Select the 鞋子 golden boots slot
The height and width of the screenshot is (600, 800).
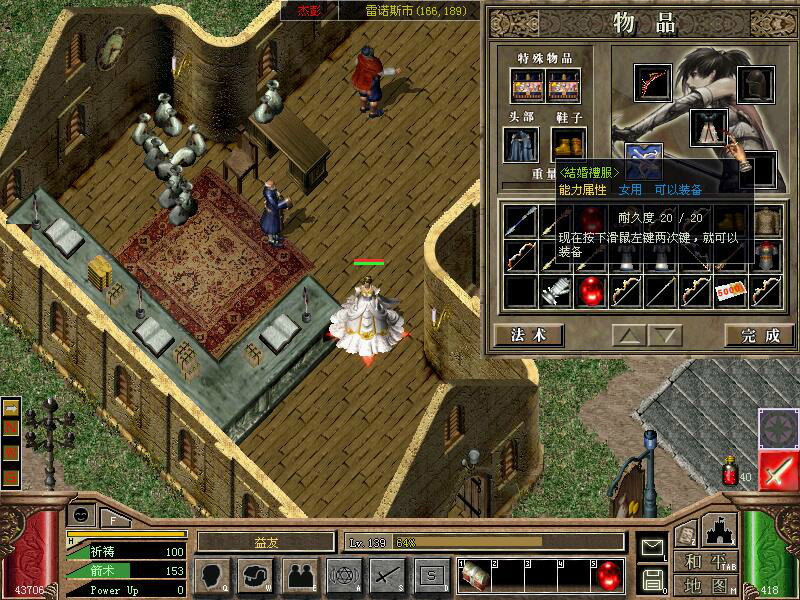click(567, 144)
